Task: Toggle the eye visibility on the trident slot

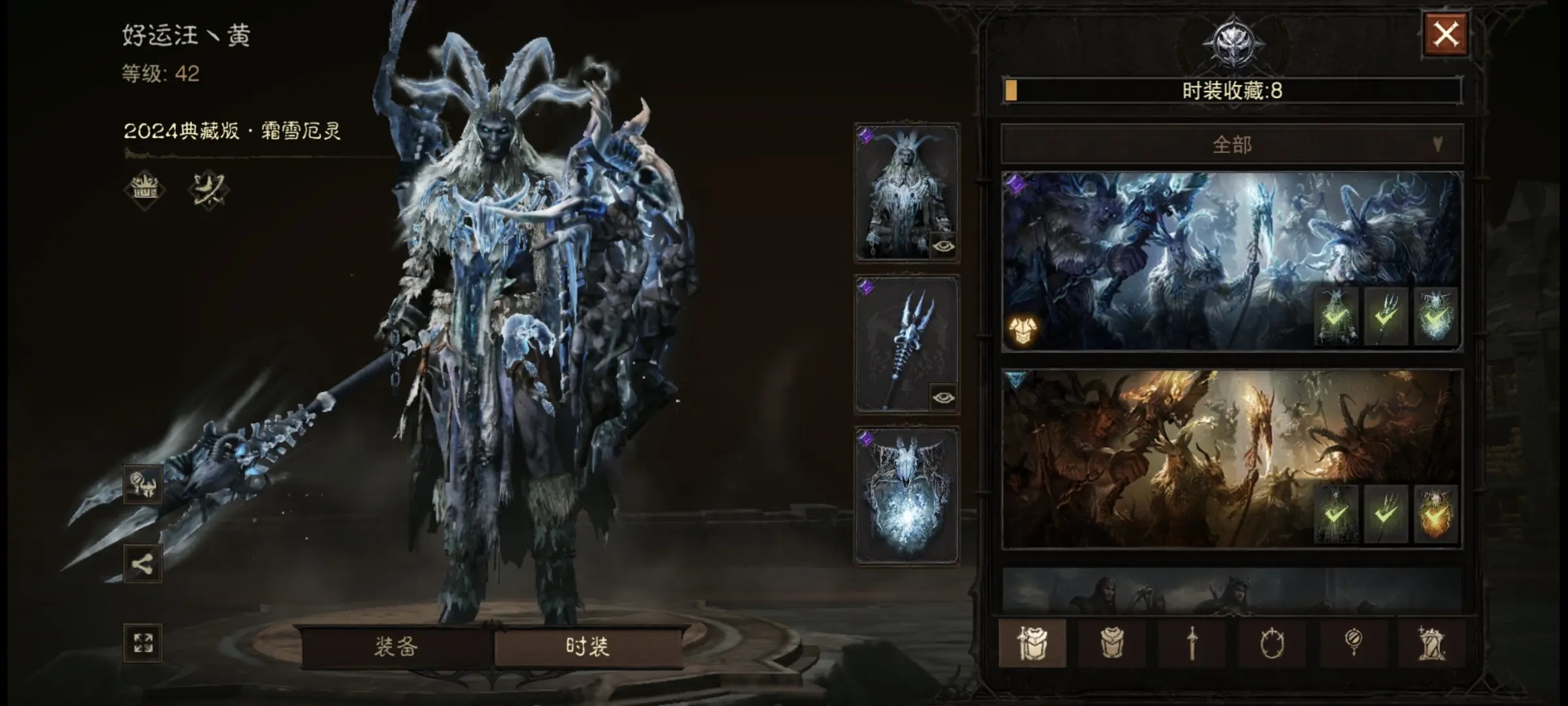Action: coord(943,397)
